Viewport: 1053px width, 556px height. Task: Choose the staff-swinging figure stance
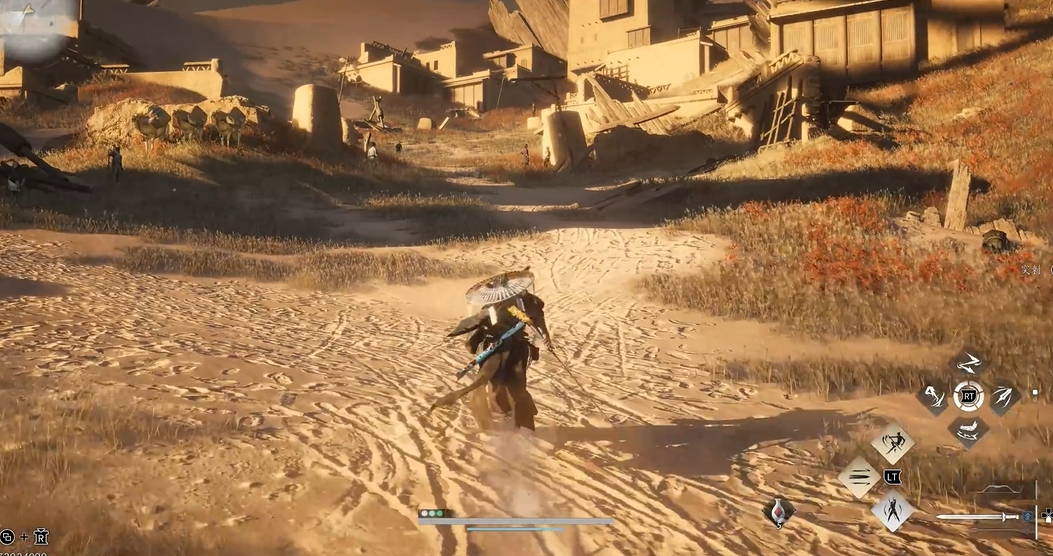coord(892,443)
